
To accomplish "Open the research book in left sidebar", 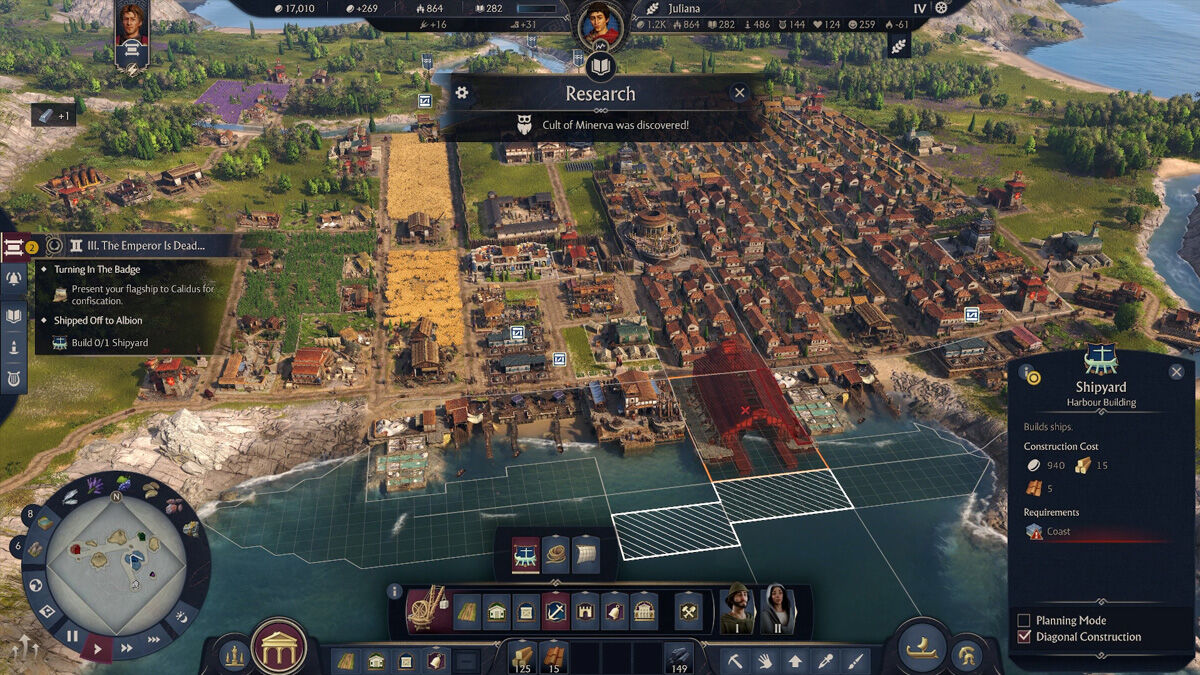I will (x=14, y=315).
